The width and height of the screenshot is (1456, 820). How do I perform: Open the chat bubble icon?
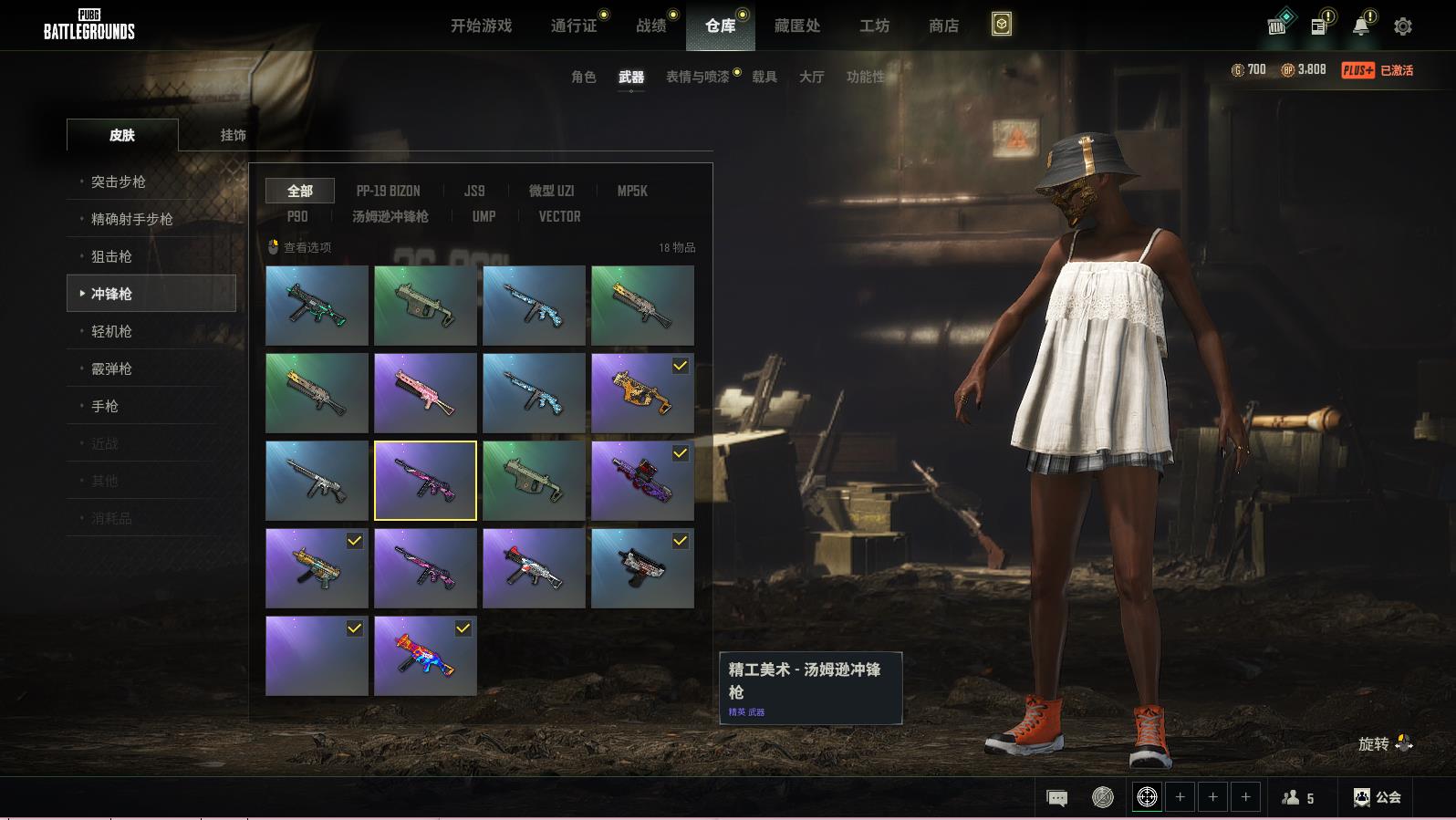click(1056, 798)
